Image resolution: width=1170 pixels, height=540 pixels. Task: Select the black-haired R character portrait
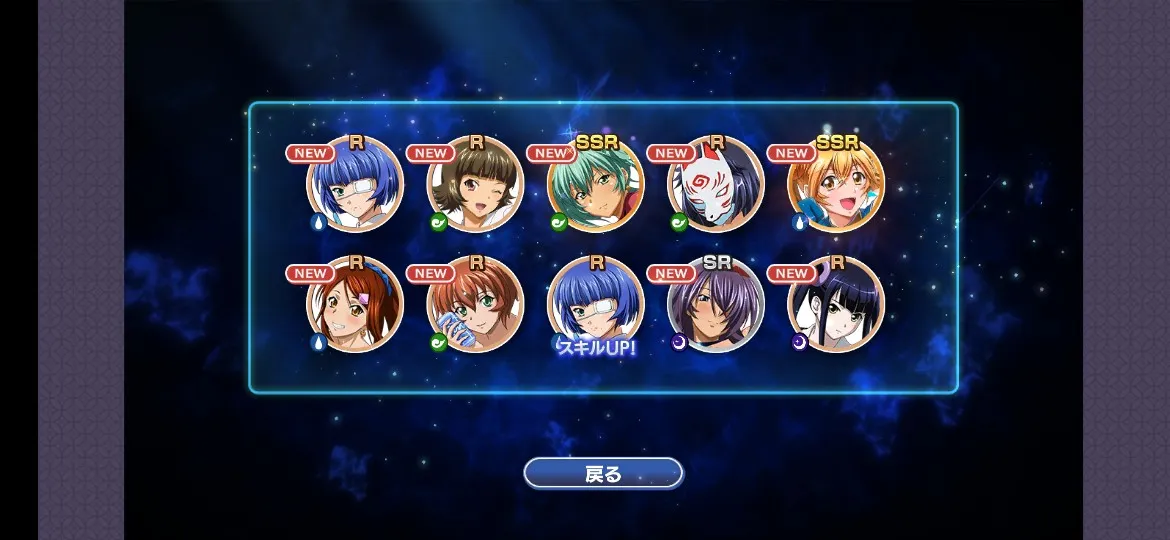point(836,305)
